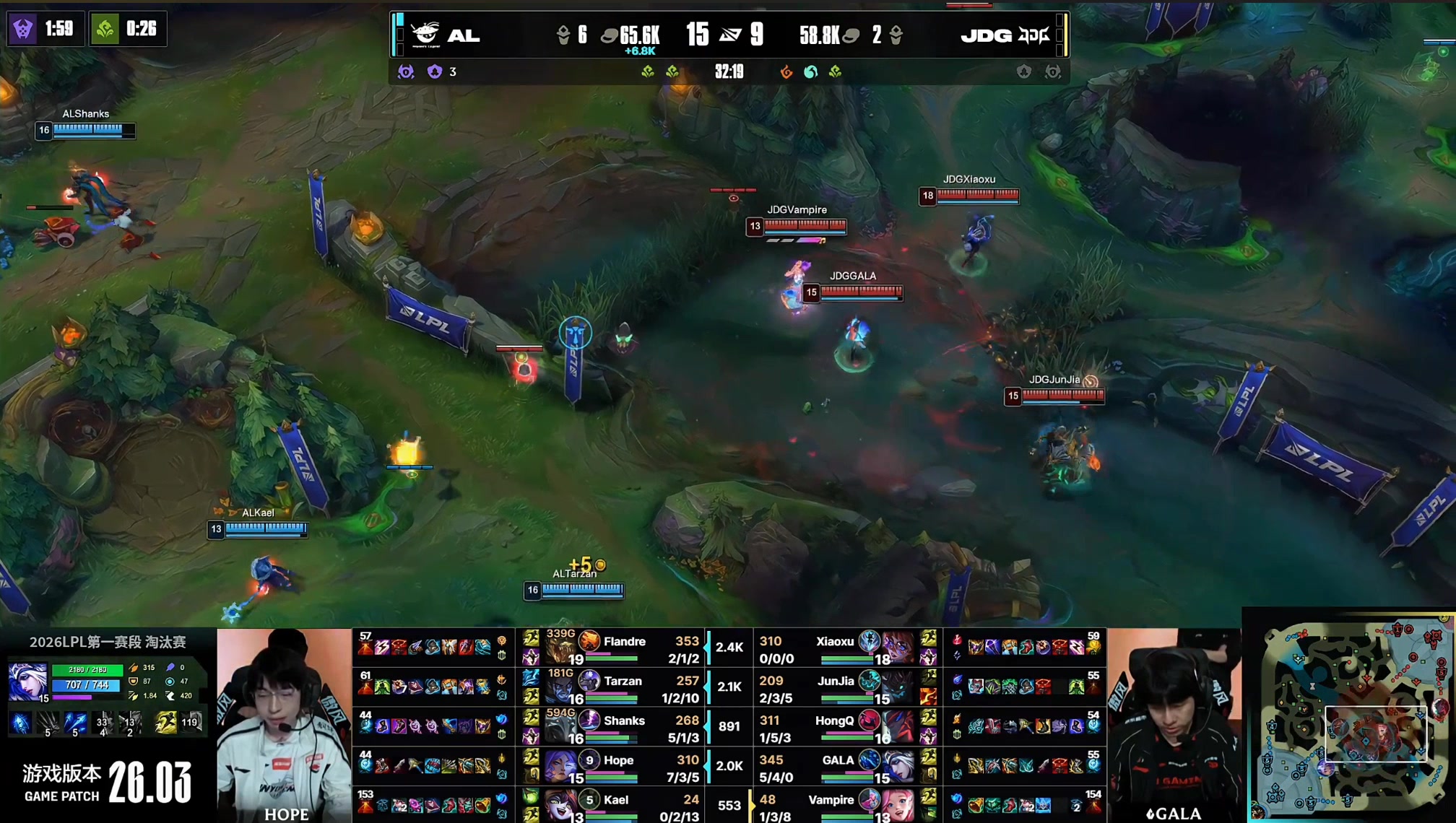1456x823 pixels.
Task: Click the HOPE player camera feed
Action: 285,725
